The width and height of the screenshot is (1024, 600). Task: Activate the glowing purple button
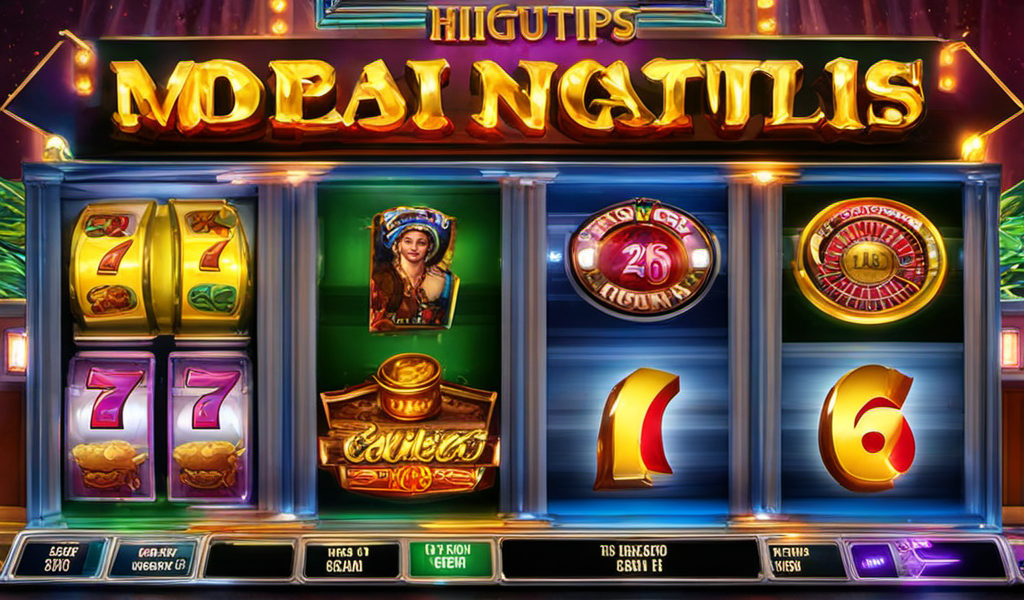click(x=926, y=559)
